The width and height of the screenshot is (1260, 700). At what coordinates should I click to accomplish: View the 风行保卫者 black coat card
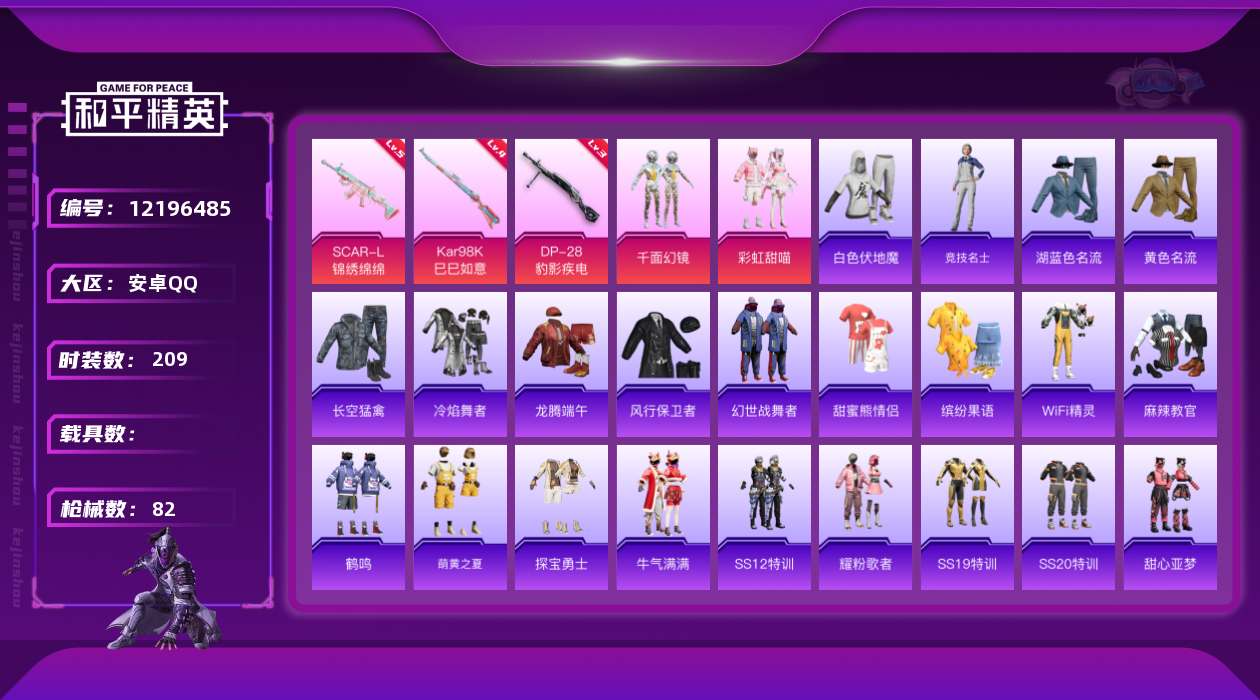tap(663, 364)
